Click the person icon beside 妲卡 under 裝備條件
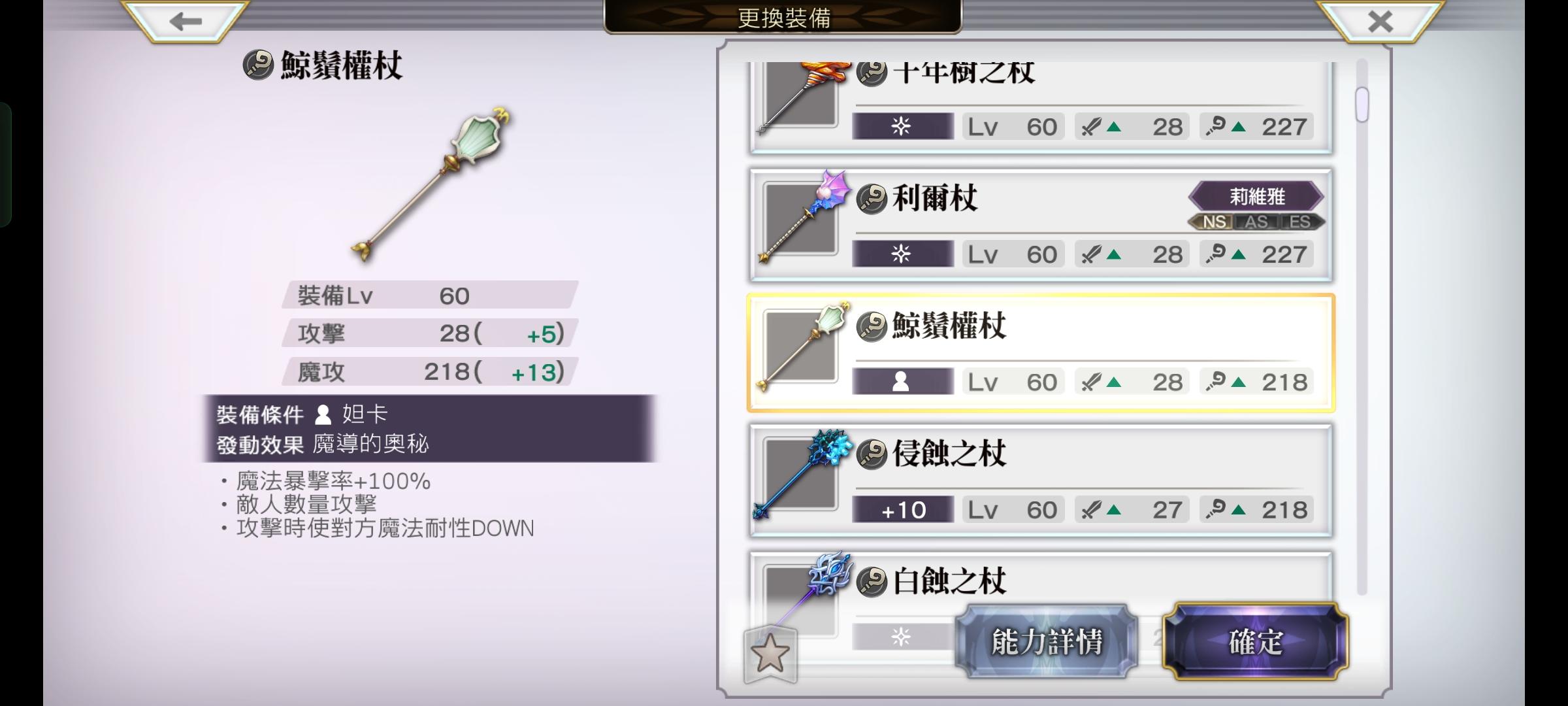 point(321,414)
